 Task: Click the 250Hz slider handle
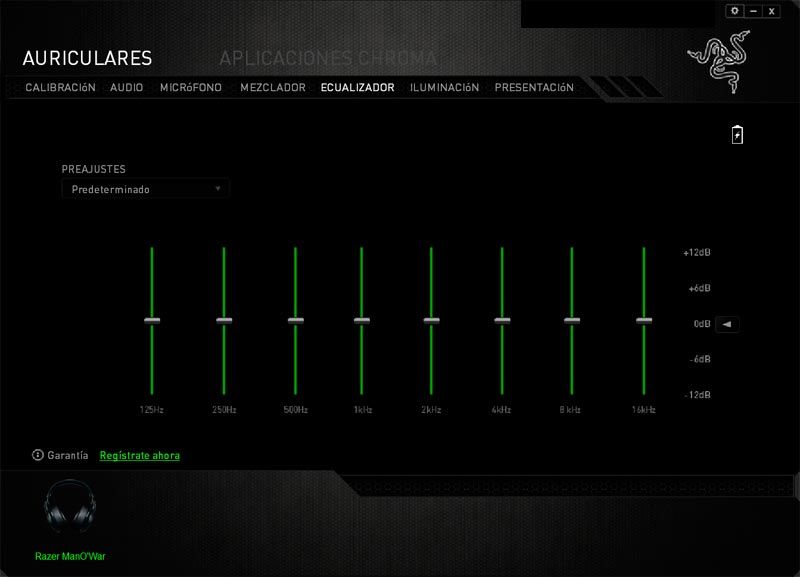224,320
